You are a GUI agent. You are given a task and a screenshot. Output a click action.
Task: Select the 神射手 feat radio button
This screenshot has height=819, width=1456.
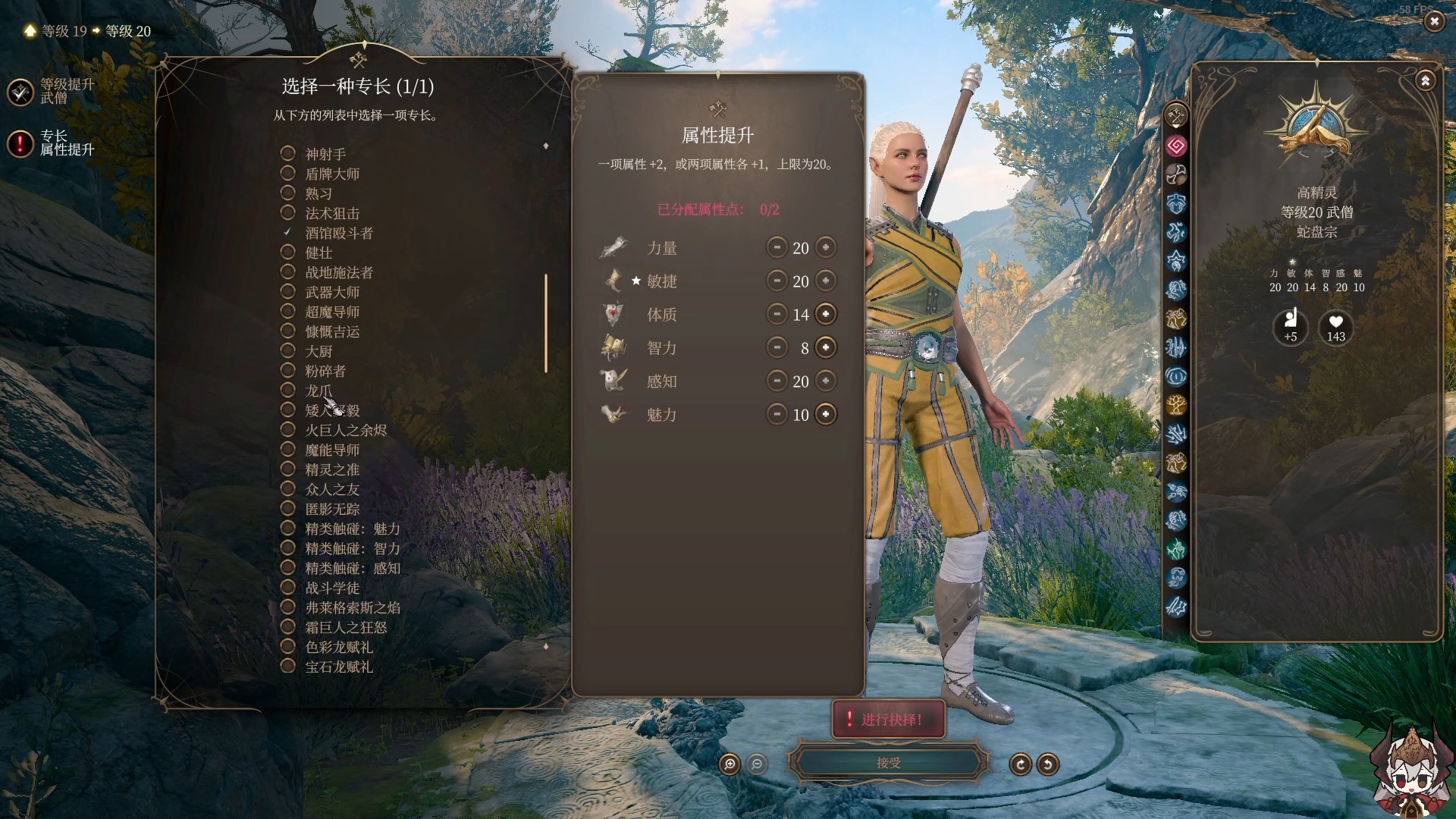tap(288, 153)
